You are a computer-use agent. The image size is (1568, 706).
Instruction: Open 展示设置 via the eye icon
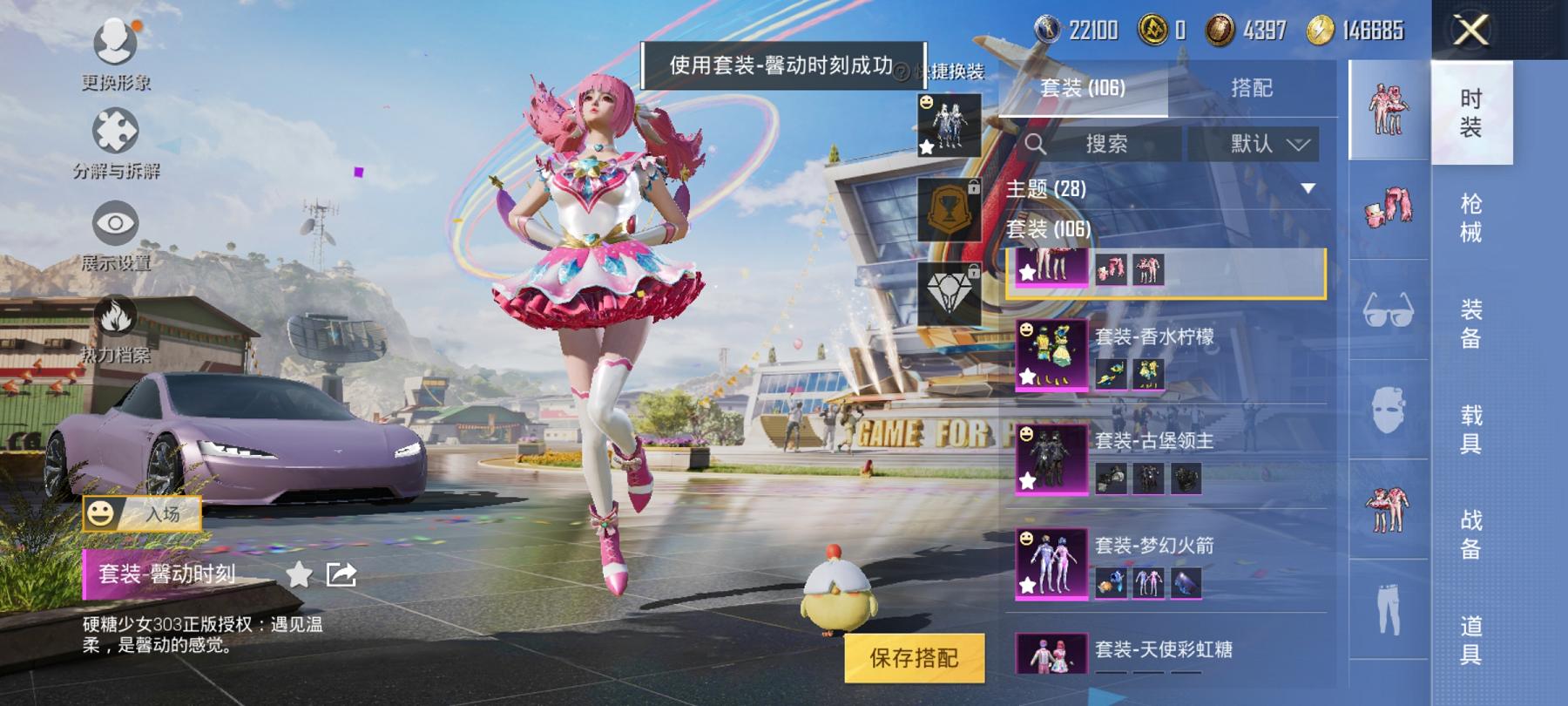coord(114,221)
